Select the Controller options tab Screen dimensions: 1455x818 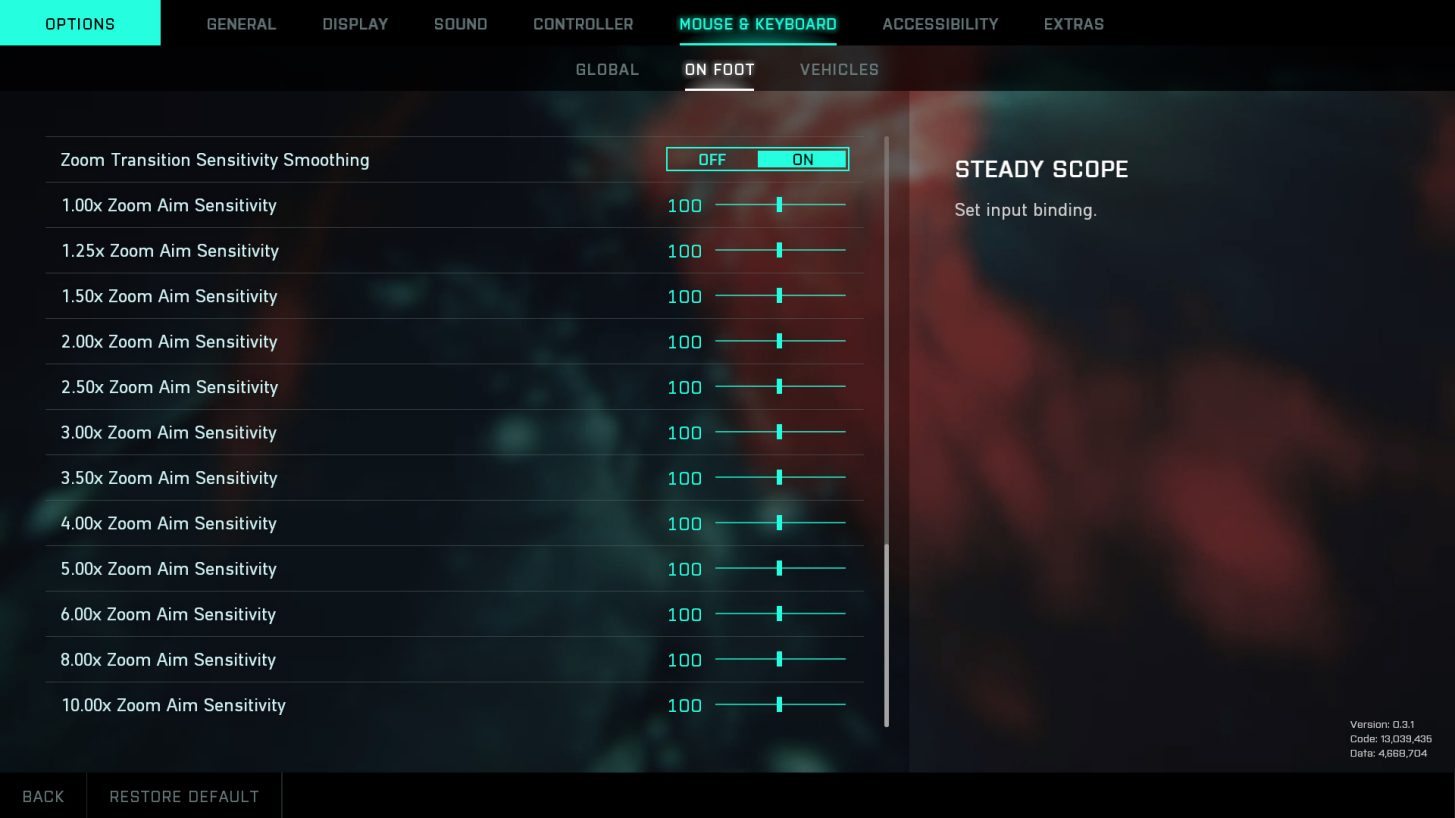tap(583, 24)
